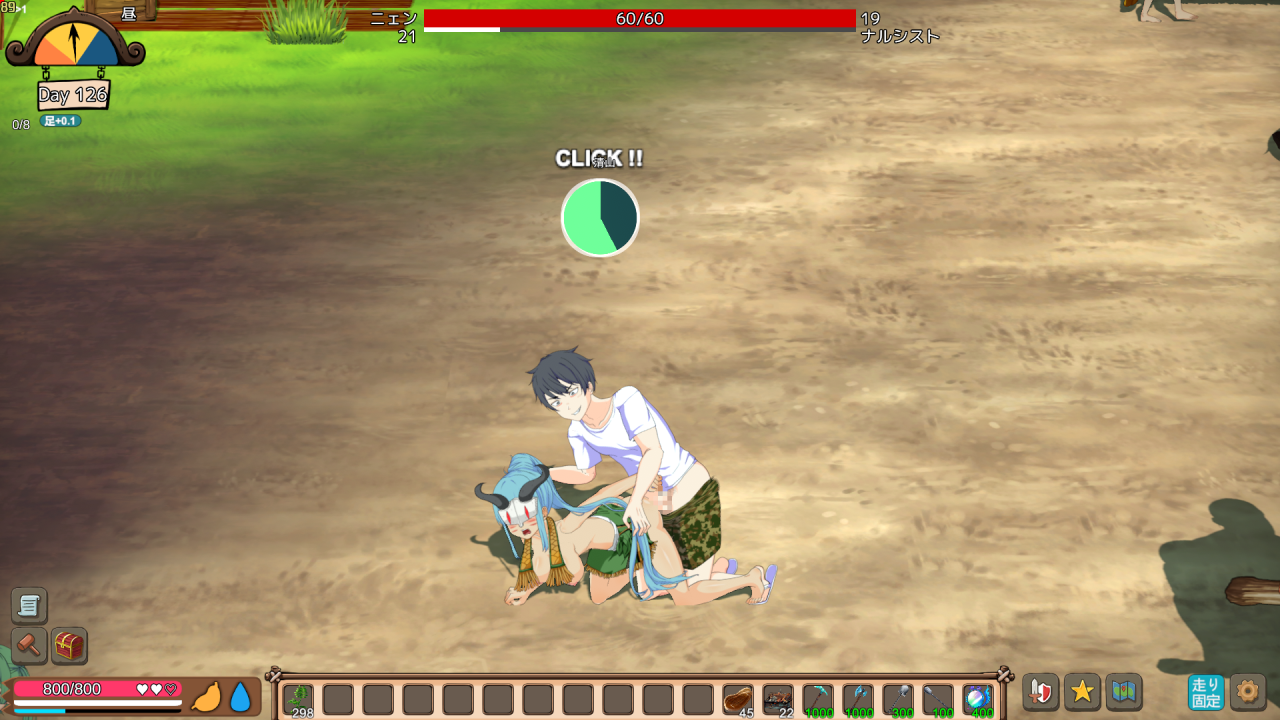Select the meat hotbar slot with 45
Image resolution: width=1280 pixels, height=720 pixels.
click(738, 698)
